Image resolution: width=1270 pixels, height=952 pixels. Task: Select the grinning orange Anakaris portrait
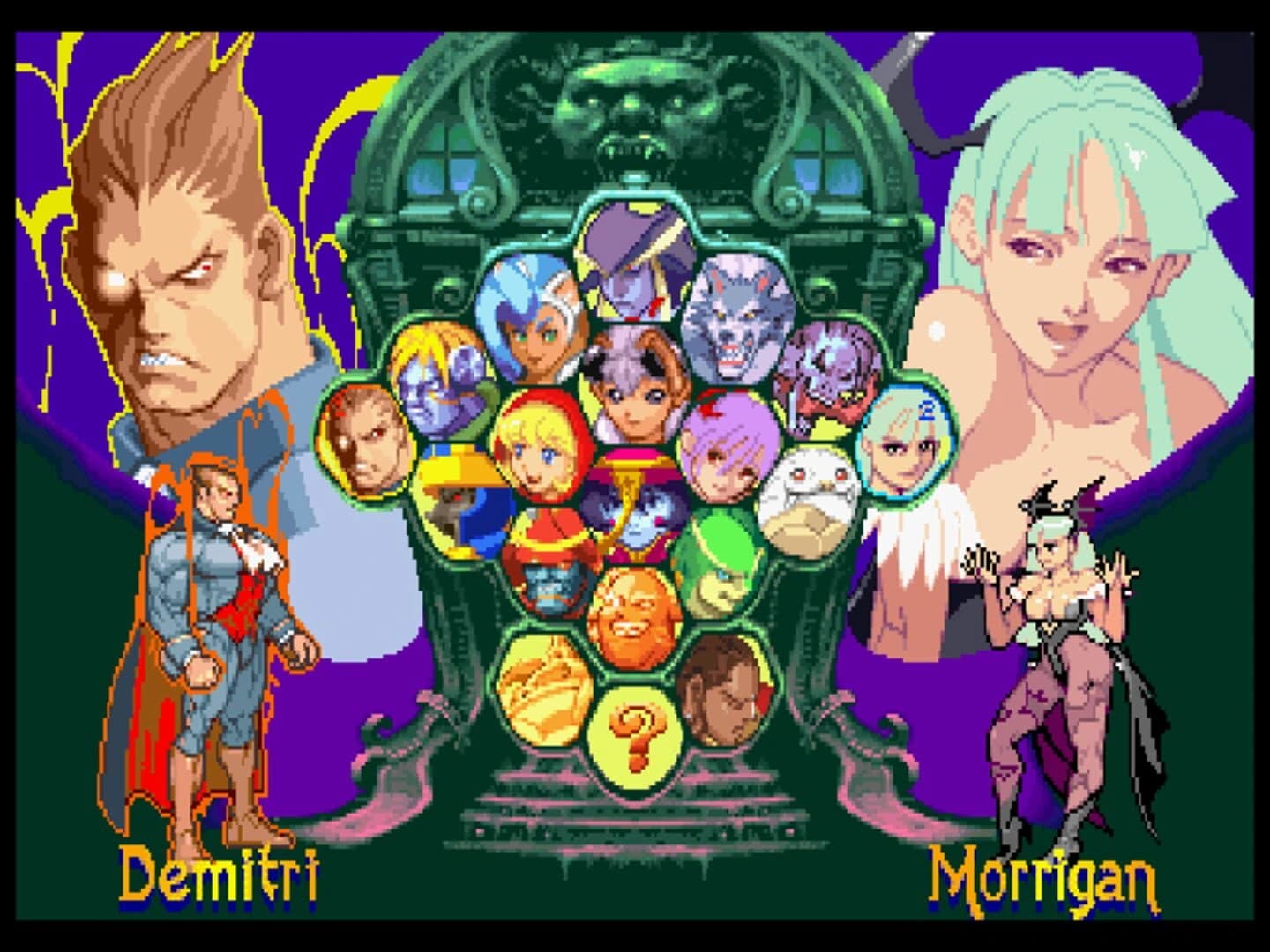point(631,617)
